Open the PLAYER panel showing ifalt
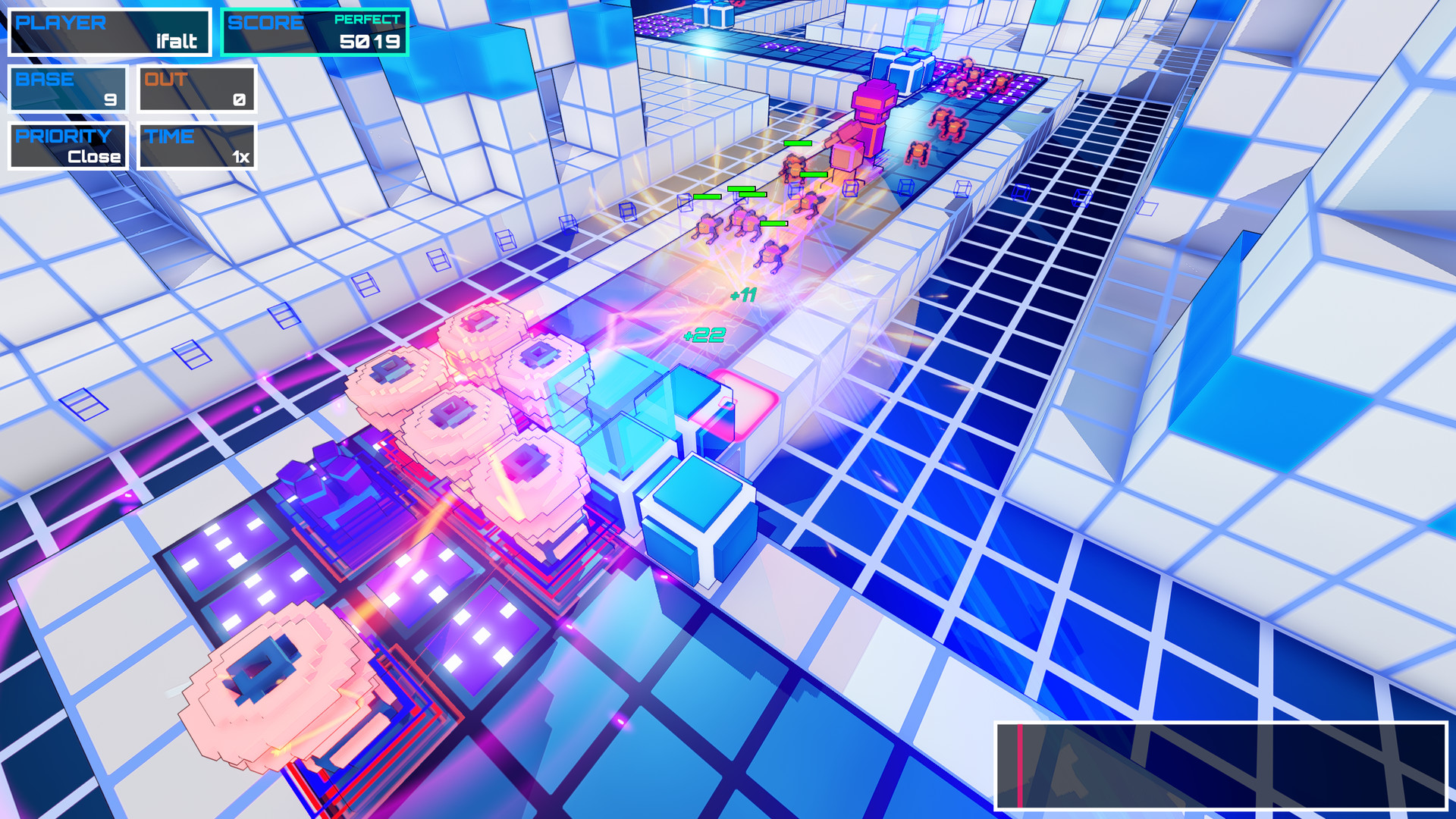Screen dimensions: 1456x819 pyautogui.click(x=109, y=31)
